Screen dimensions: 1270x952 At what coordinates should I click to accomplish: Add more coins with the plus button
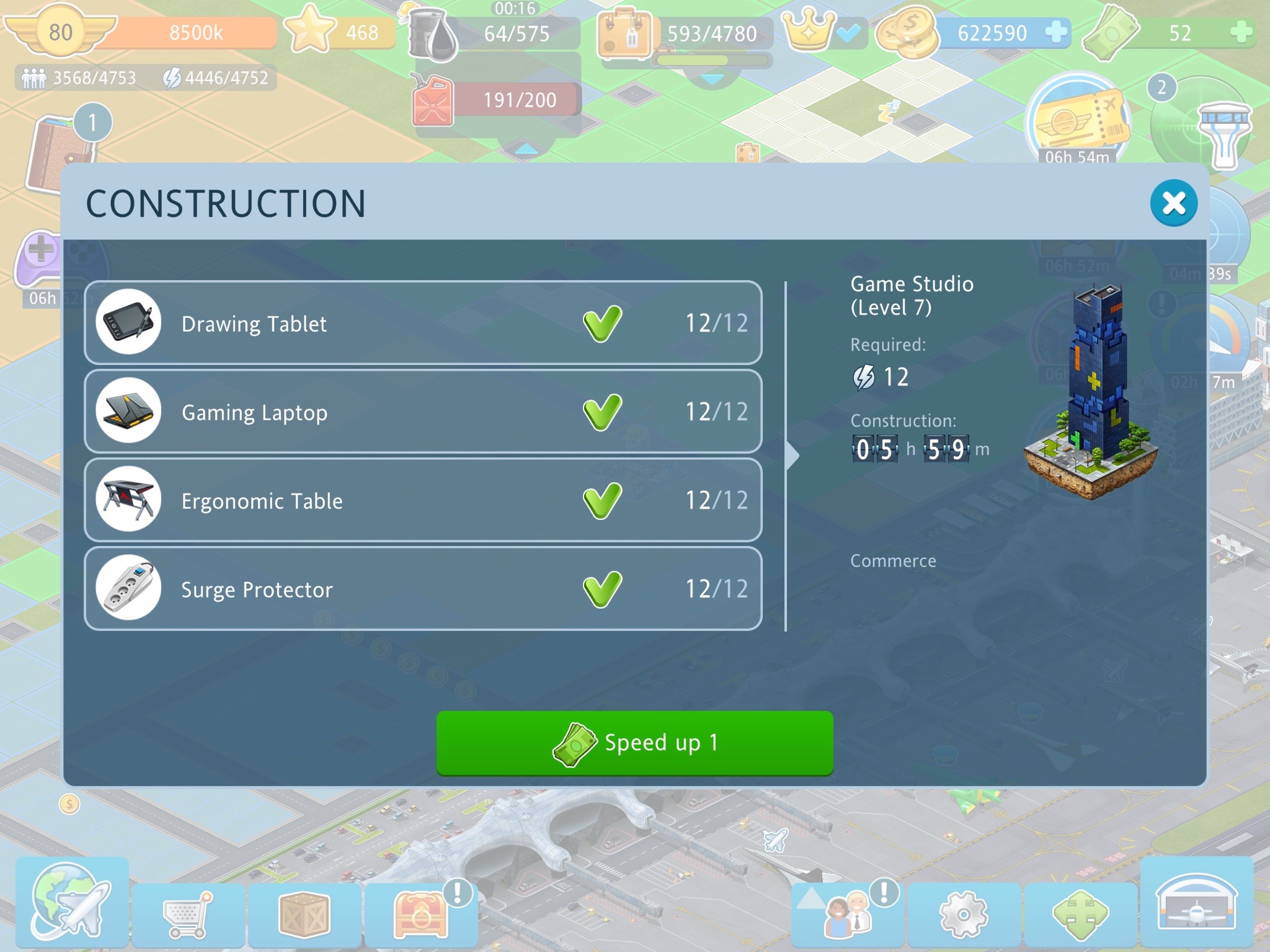pyautogui.click(x=1056, y=32)
